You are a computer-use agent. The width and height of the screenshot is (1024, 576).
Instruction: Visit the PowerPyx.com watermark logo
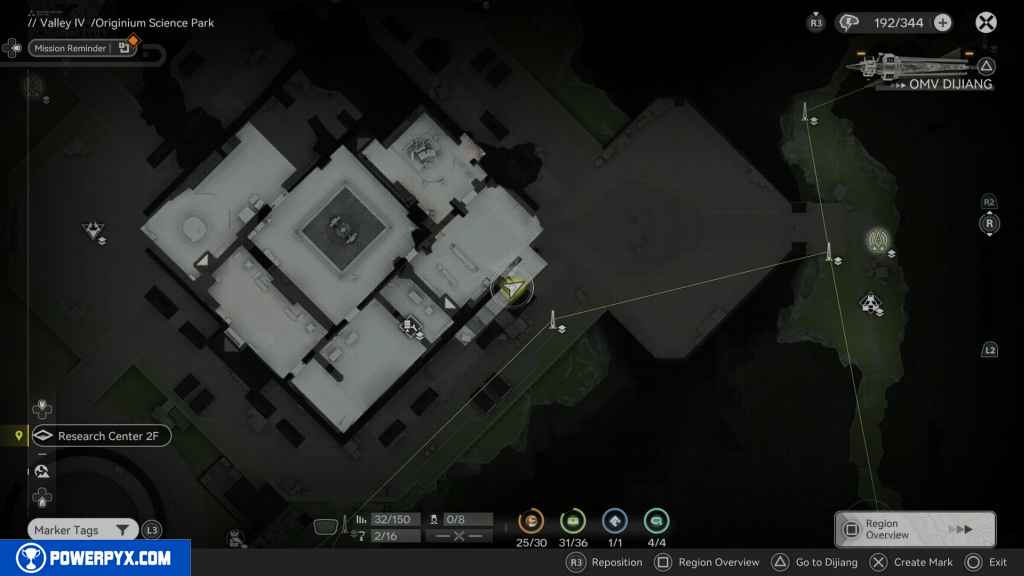click(x=95, y=558)
